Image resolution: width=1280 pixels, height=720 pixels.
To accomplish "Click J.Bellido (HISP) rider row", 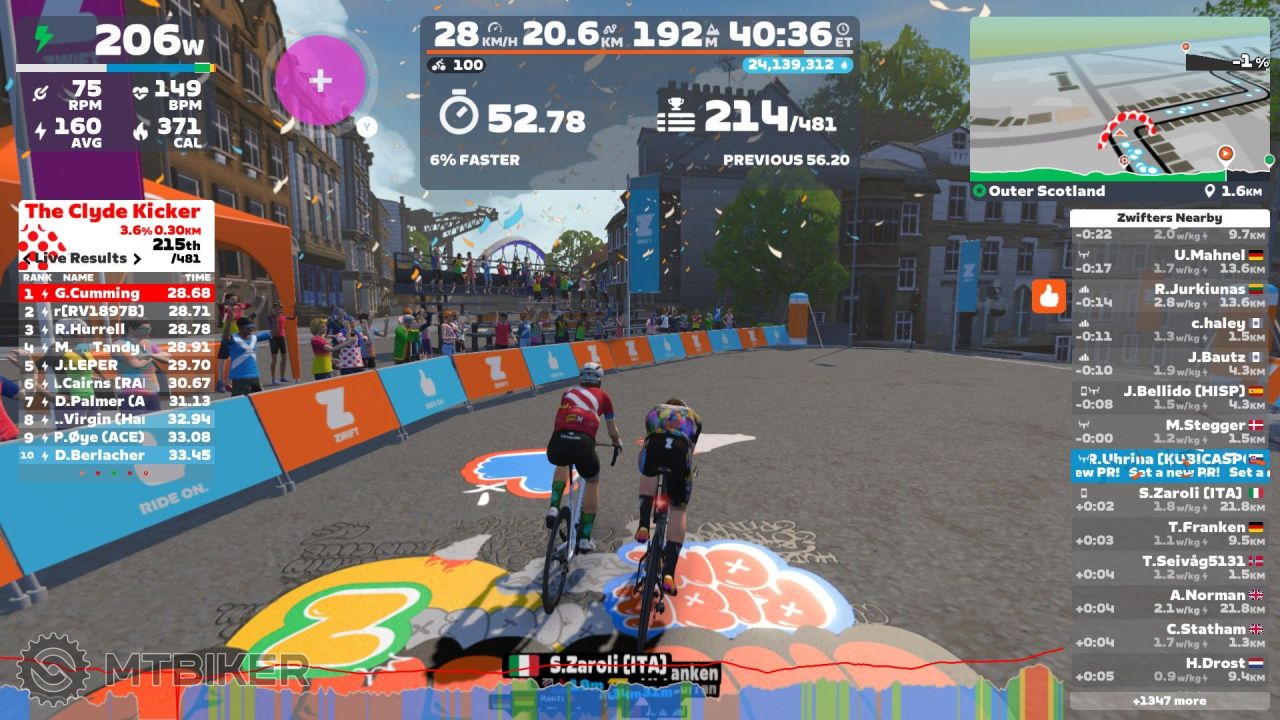I will (x=1169, y=397).
